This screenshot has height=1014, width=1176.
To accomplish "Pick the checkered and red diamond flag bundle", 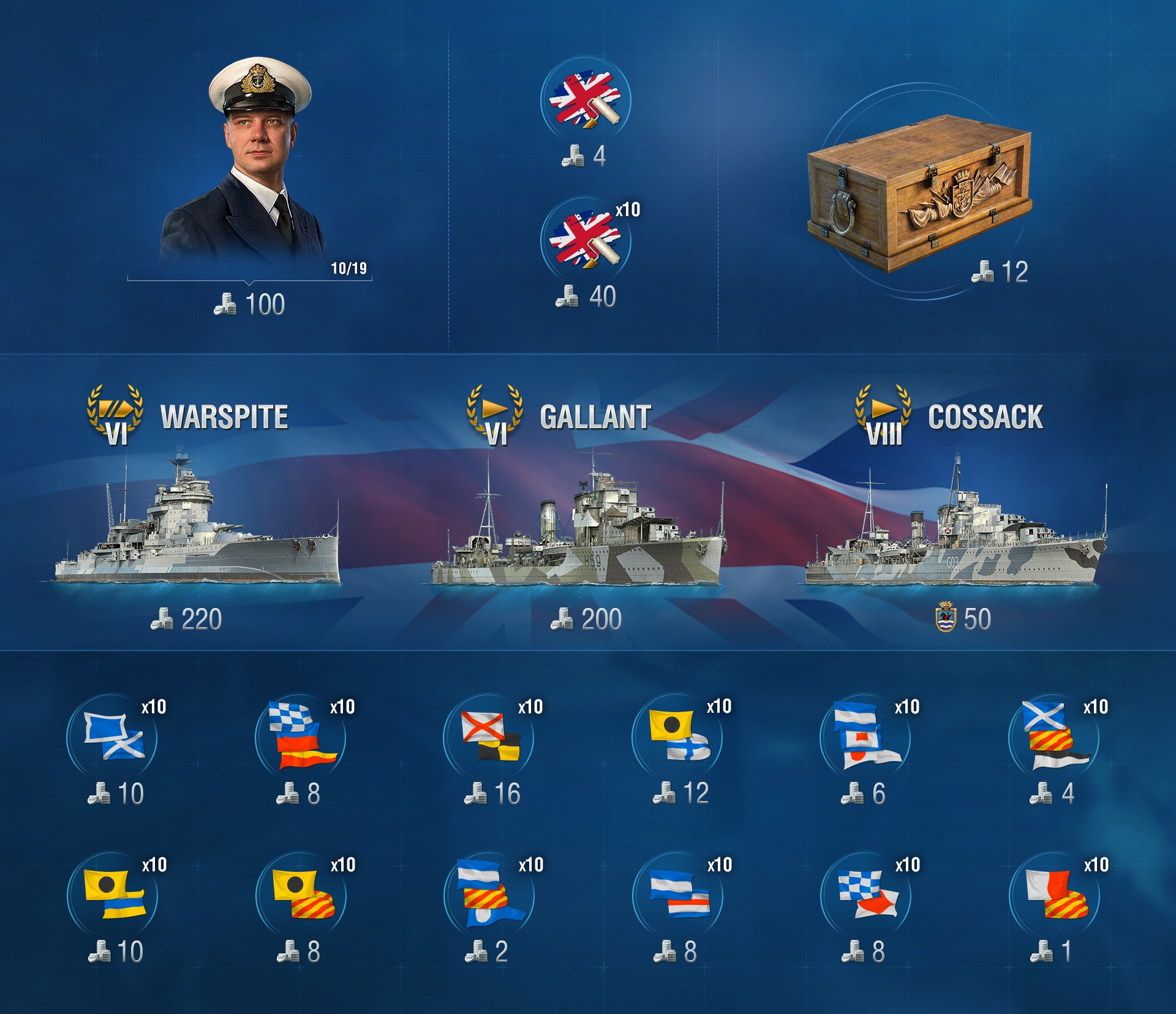I will tap(866, 895).
